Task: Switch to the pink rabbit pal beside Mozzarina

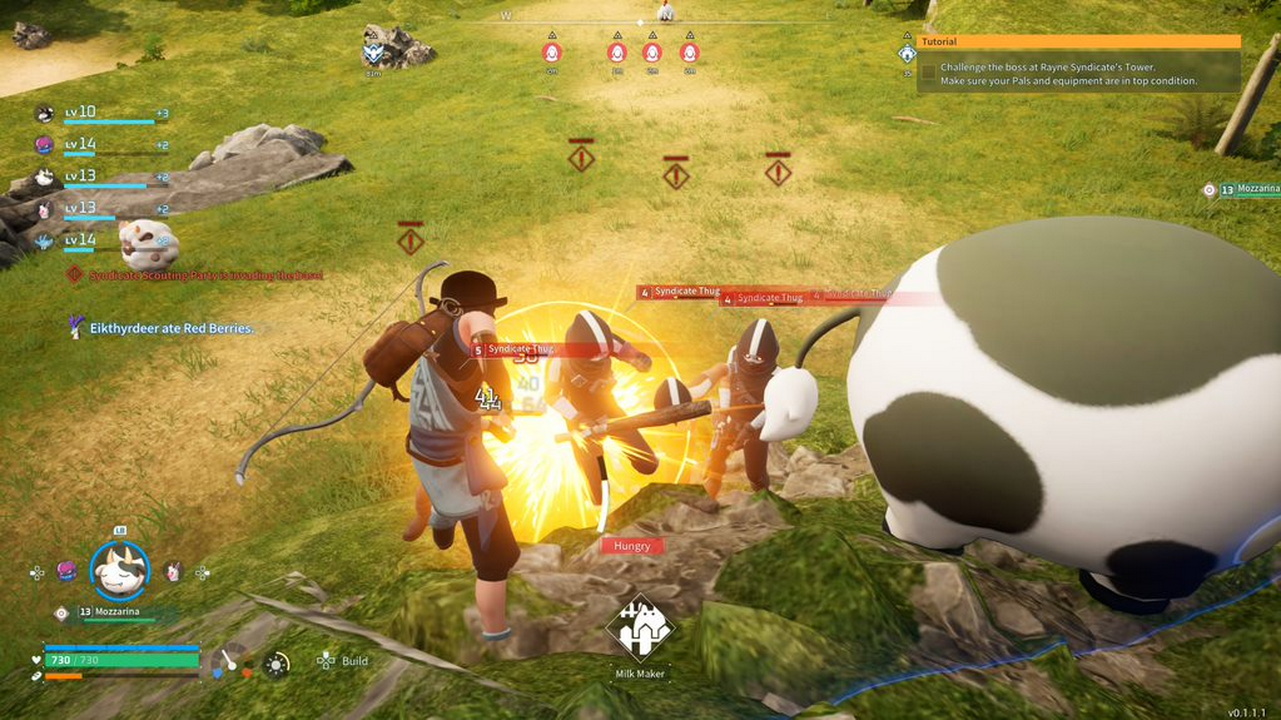Action: coord(173,572)
